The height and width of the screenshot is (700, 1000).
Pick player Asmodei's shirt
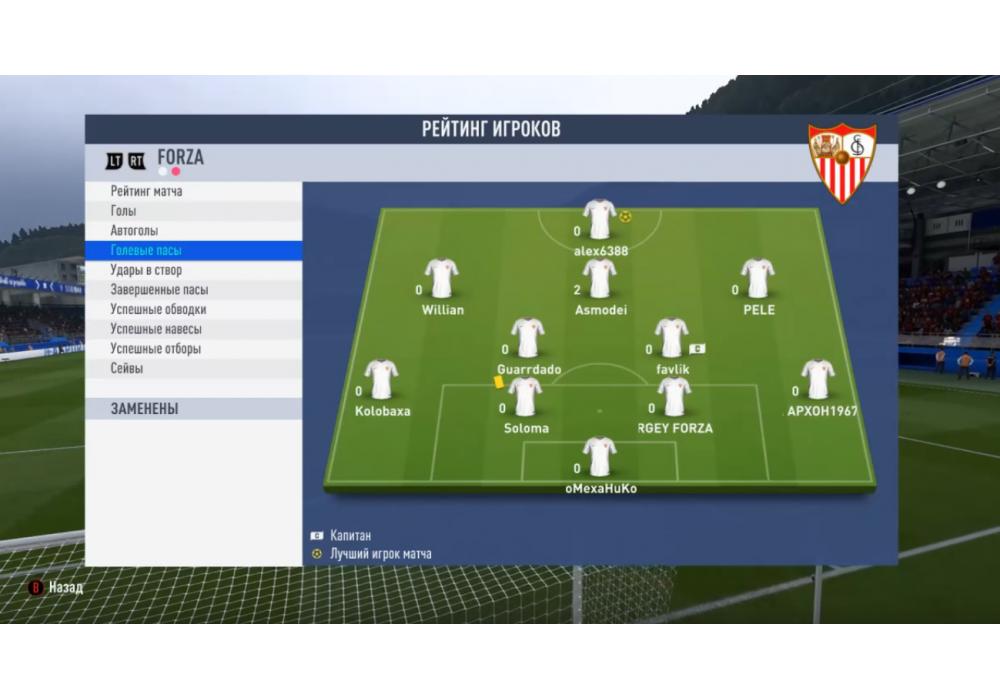(x=600, y=278)
